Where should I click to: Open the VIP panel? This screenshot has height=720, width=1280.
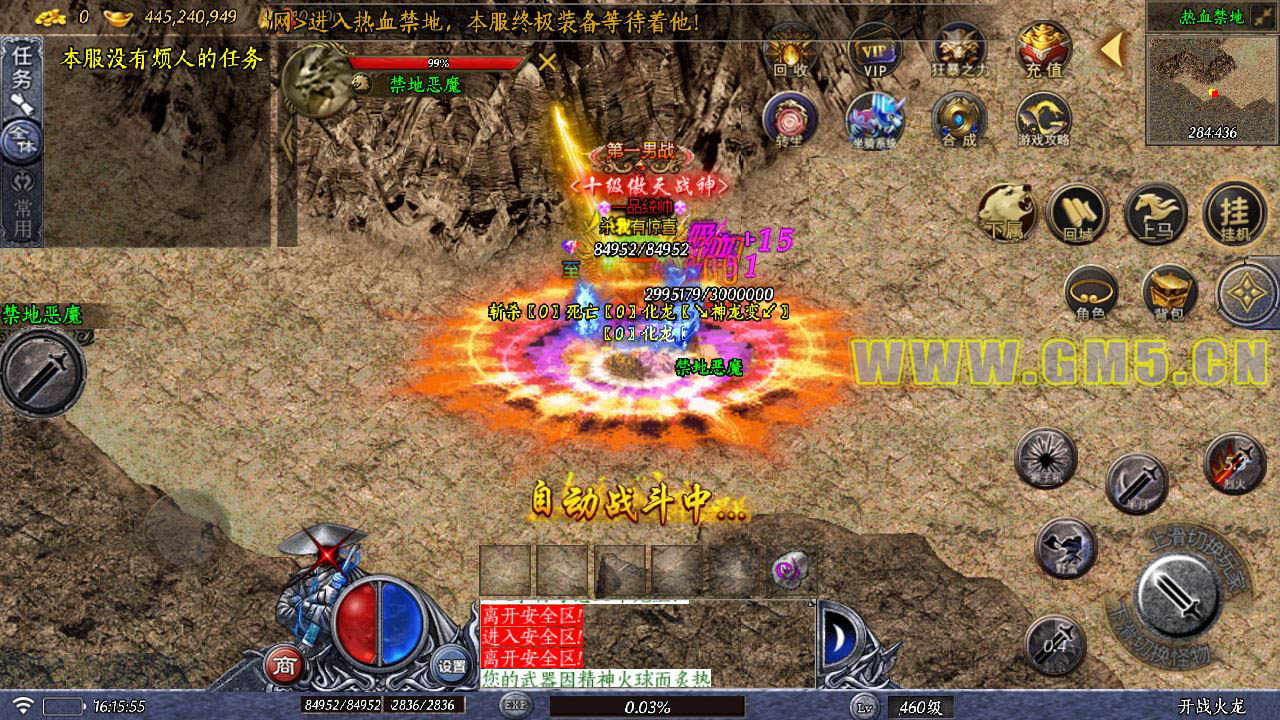point(875,50)
